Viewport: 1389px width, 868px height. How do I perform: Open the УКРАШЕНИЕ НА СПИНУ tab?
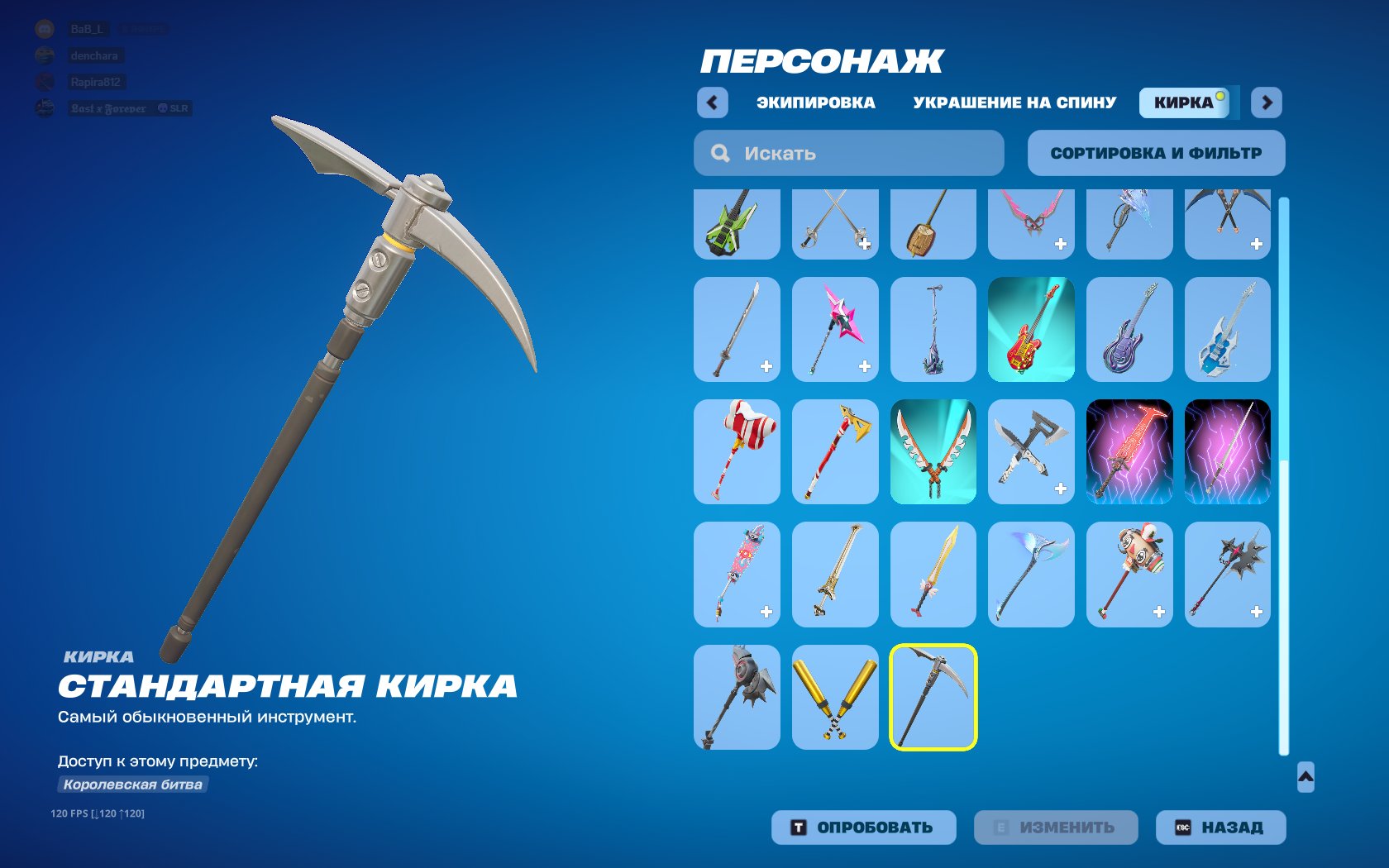(x=1013, y=102)
